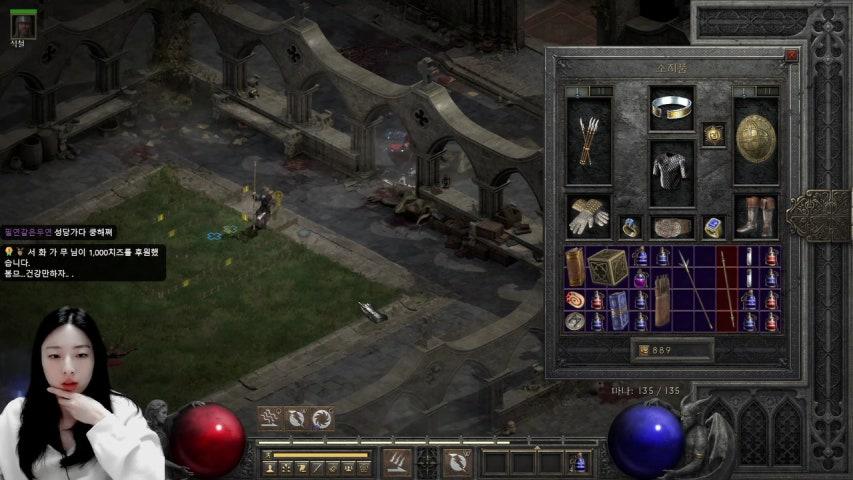Pick up the Horadric Cube in inventory
Screen dimensions: 853x480
coord(607,267)
